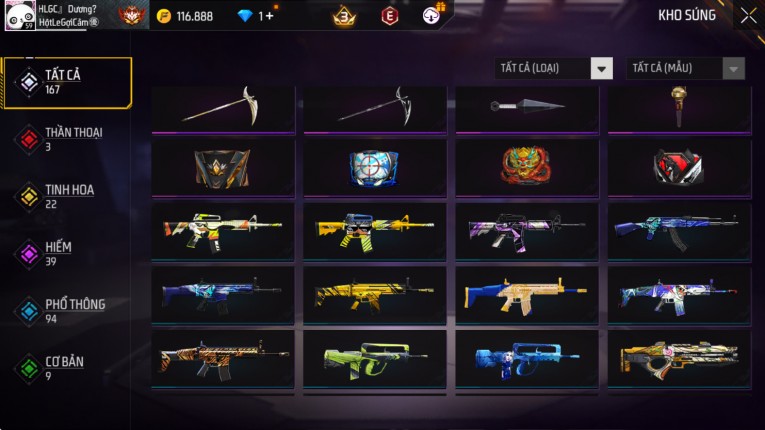Open the Tất Cả (Loại) dropdown

coord(554,68)
